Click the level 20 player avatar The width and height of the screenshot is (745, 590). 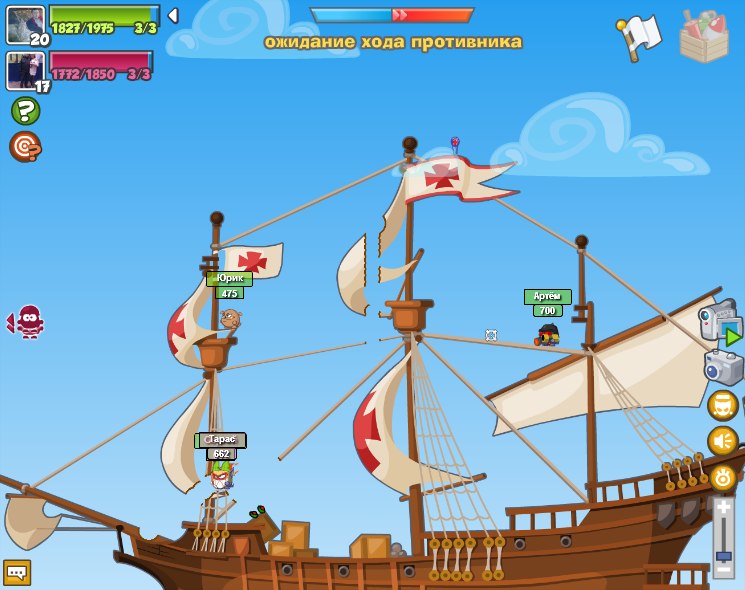point(25,25)
